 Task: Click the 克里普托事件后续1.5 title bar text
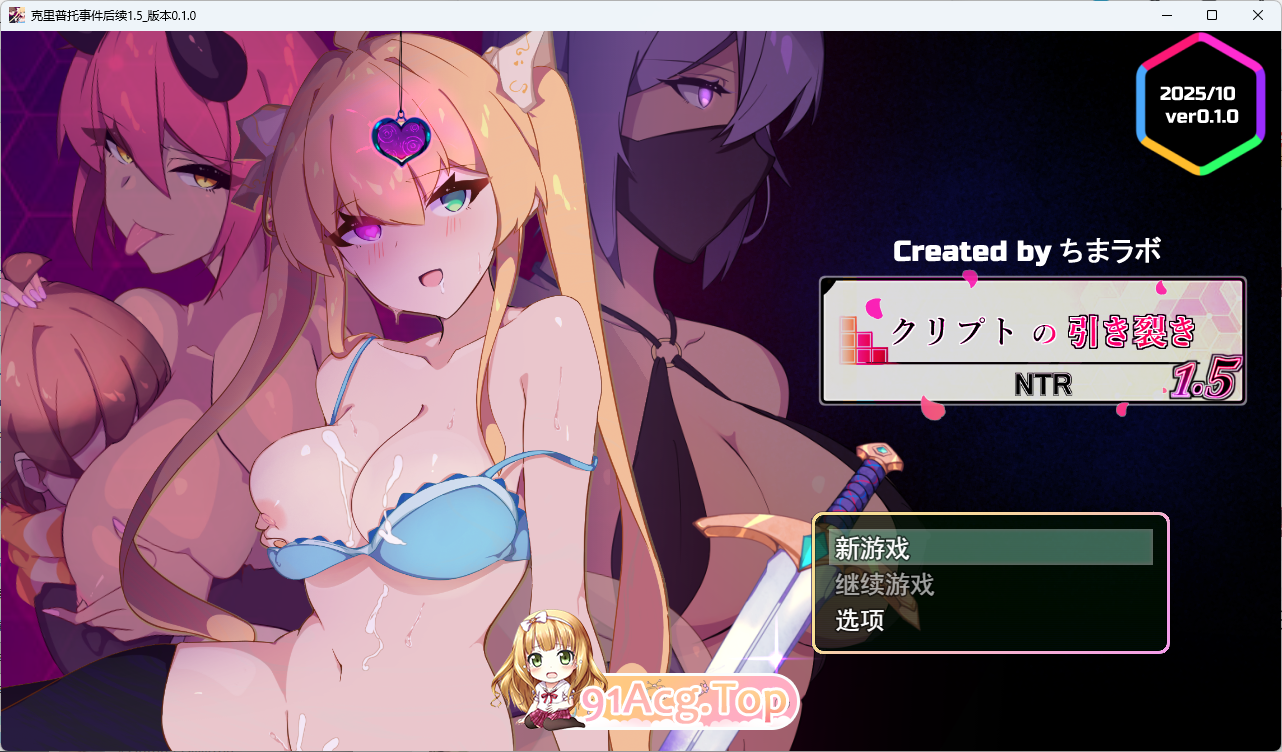point(112,15)
